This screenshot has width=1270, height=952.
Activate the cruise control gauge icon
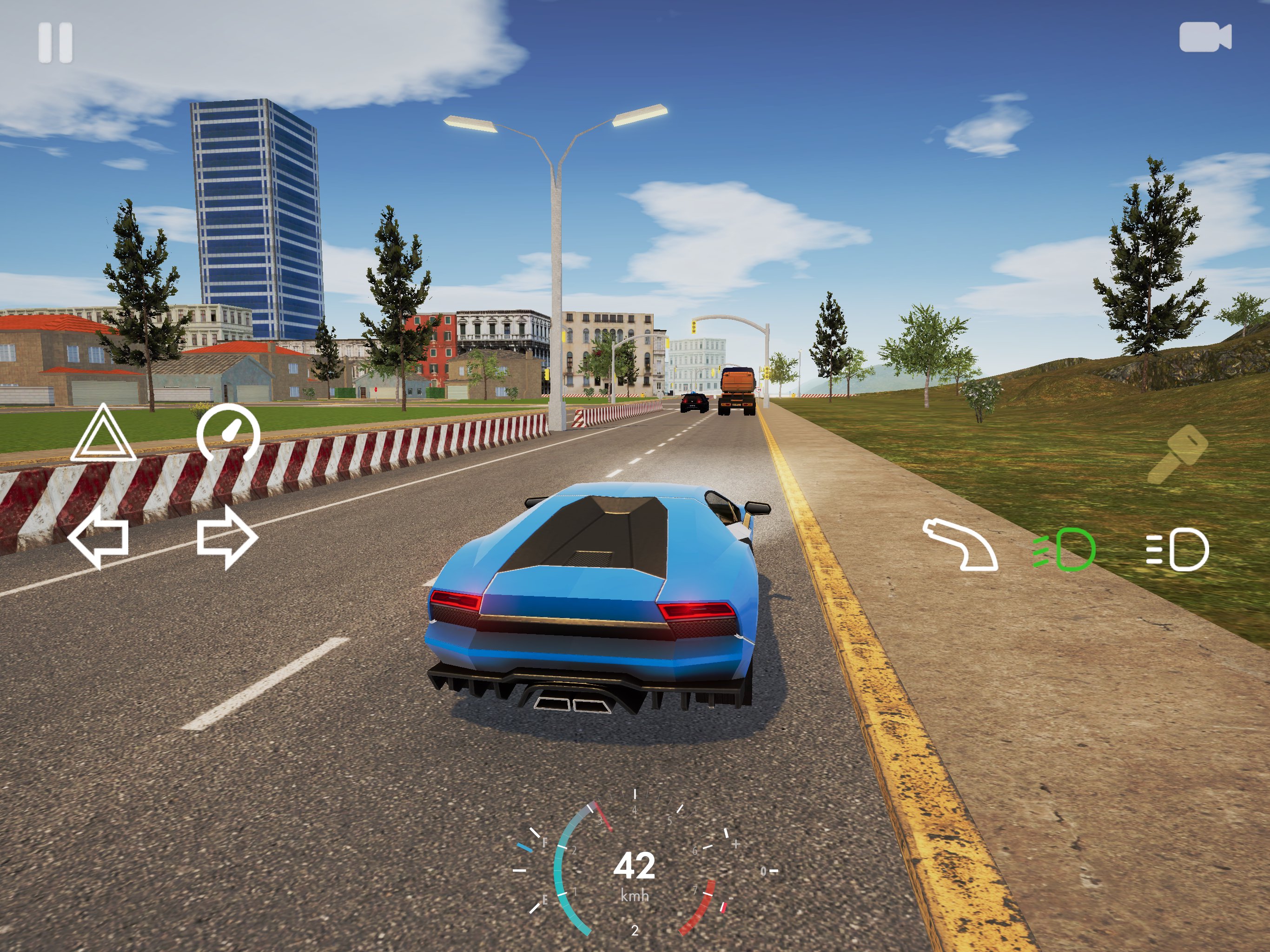228,433
